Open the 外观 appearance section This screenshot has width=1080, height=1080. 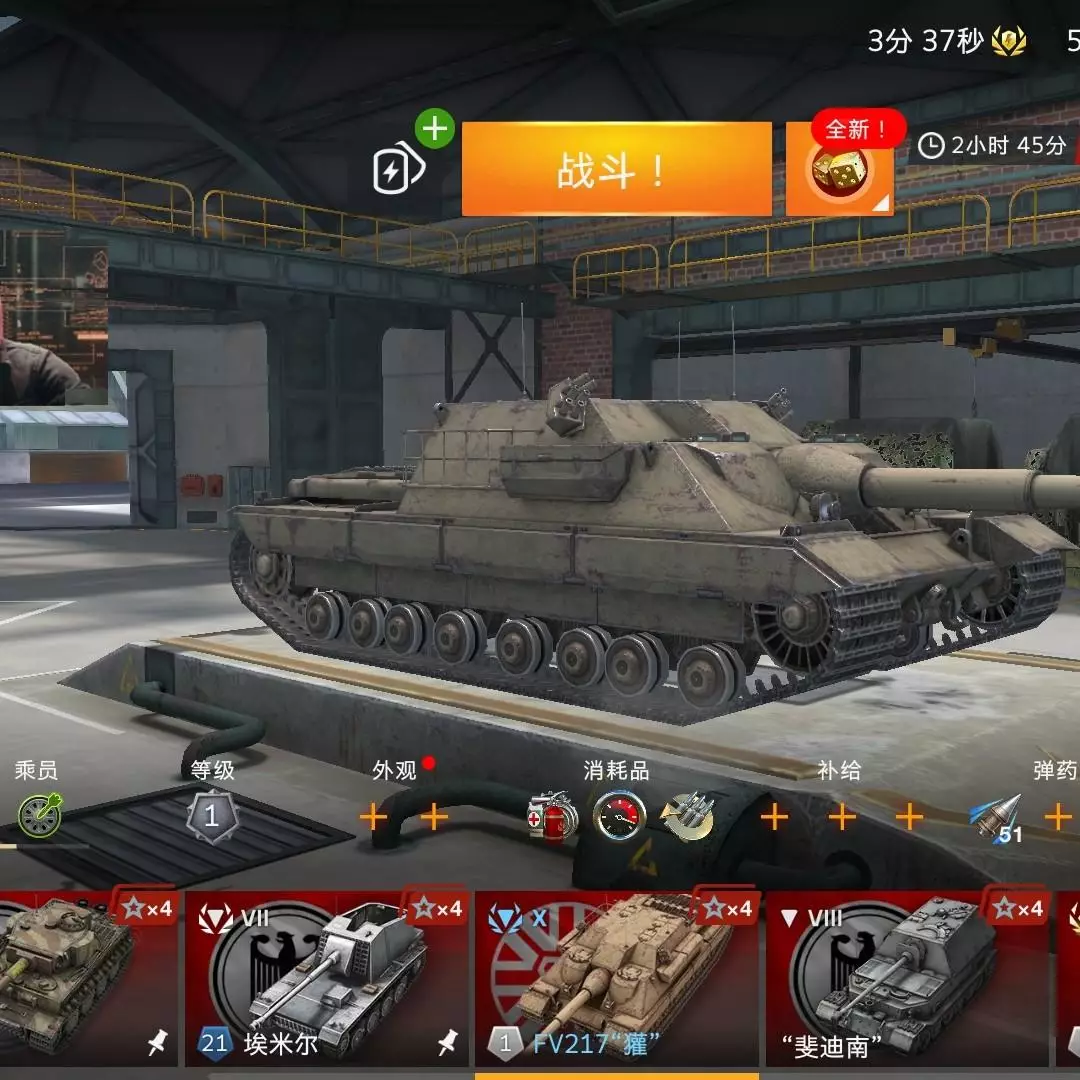tap(394, 771)
